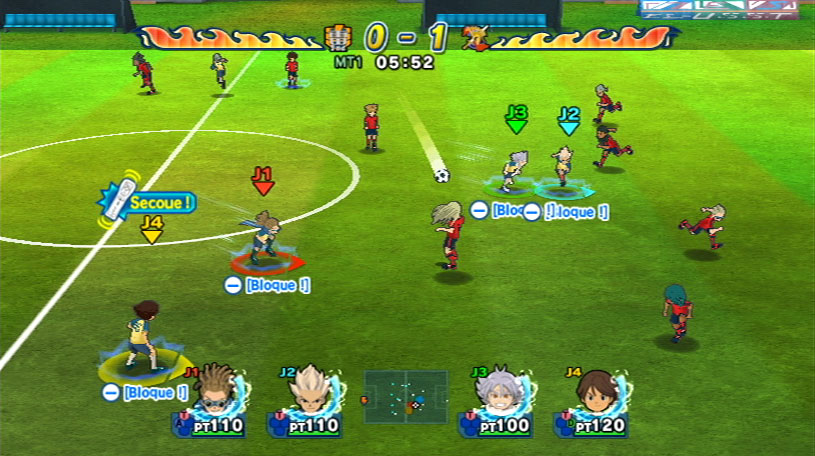Select the J2 blond spiky-haired player portrait
Image resolution: width=815 pixels, height=456 pixels.
[312, 391]
